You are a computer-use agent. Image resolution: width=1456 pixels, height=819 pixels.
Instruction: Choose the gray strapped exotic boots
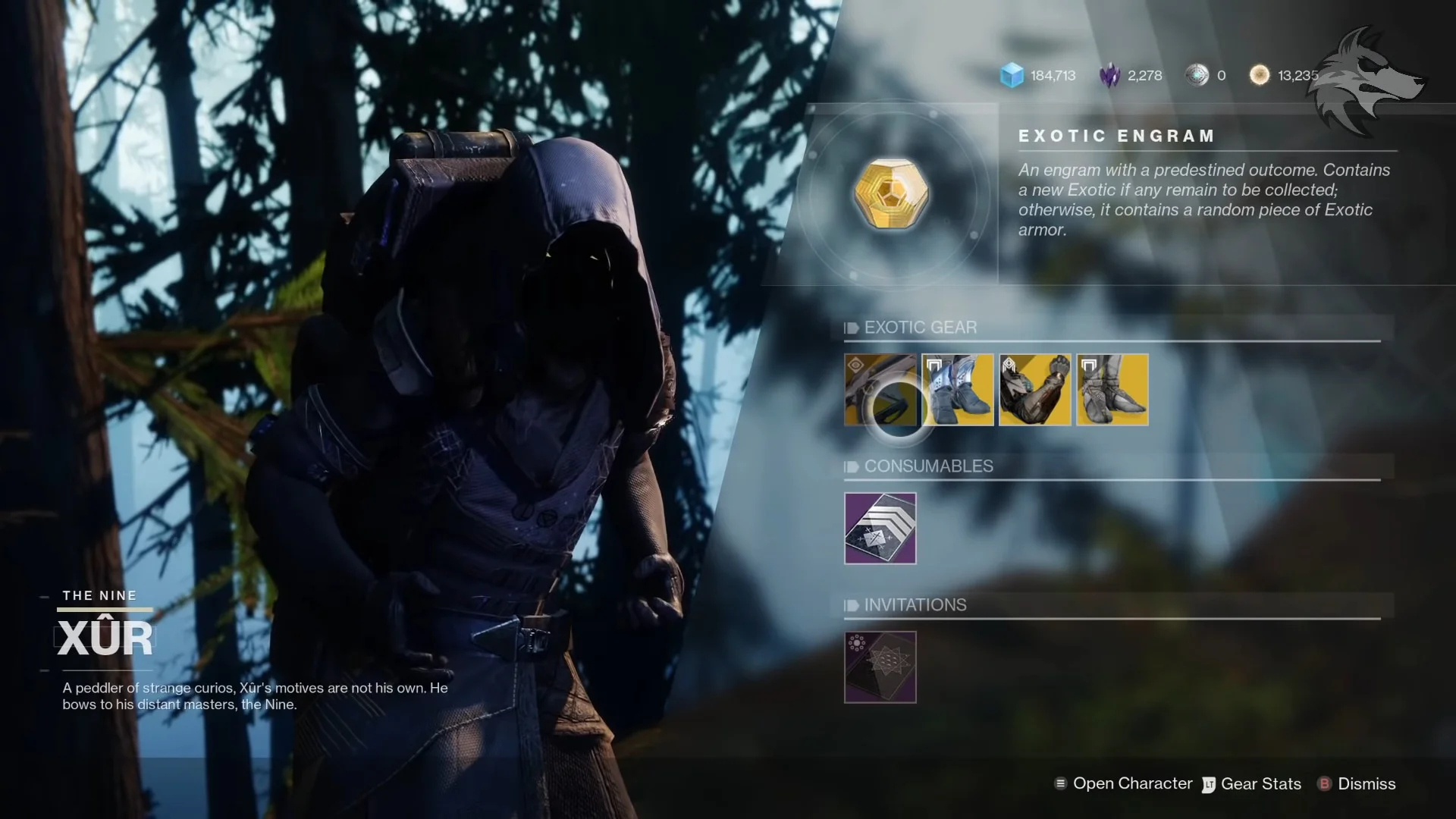tap(1112, 390)
